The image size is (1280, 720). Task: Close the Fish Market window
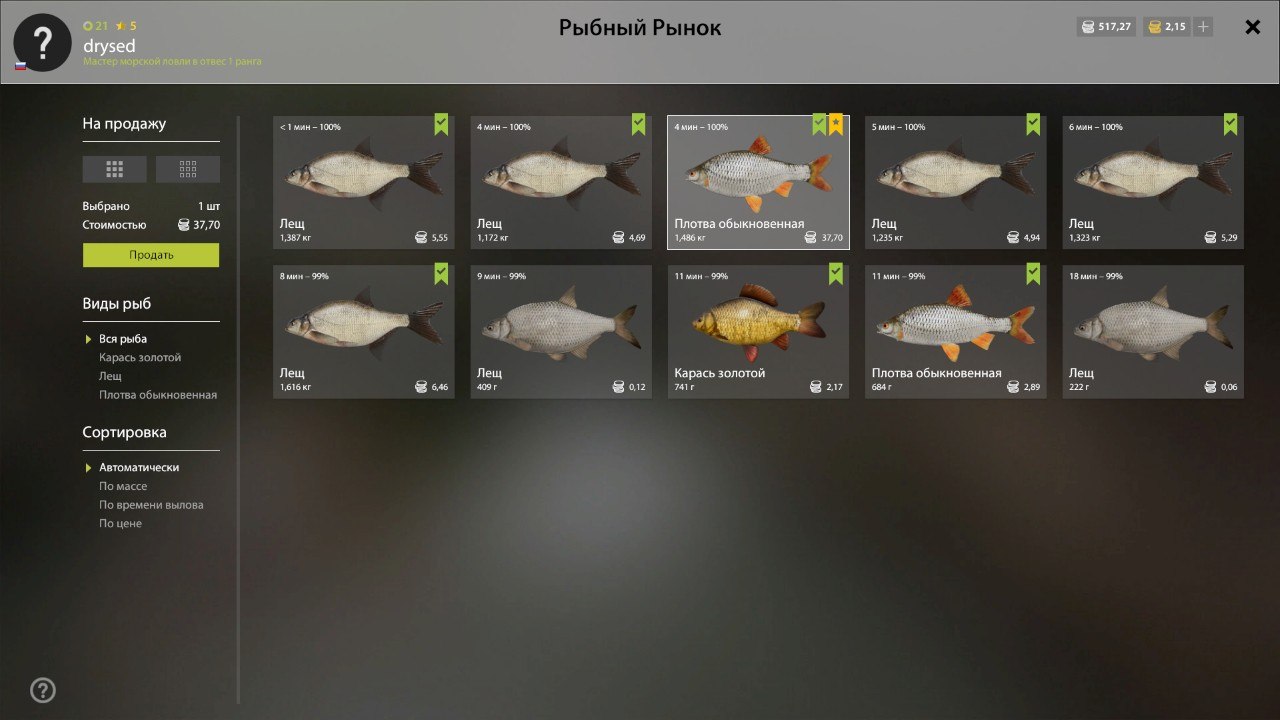pyautogui.click(x=1252, y=27)
